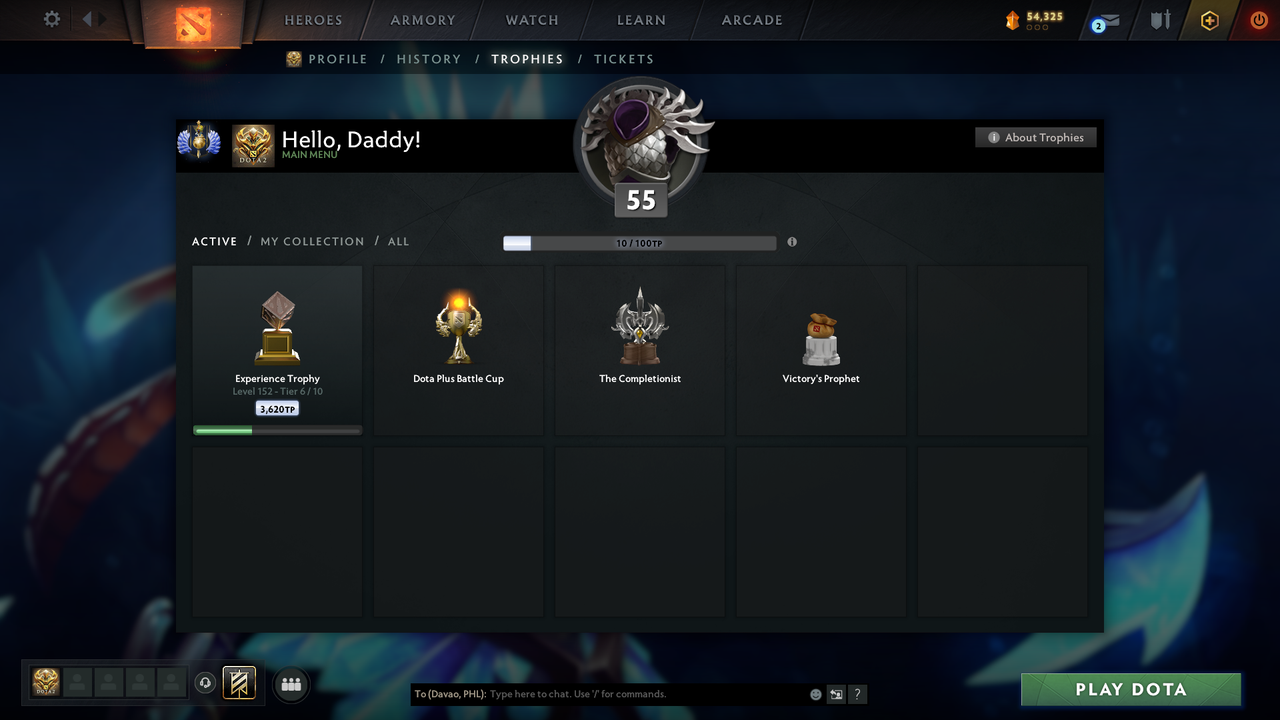The width and height of the screenshot is (1280, 720).
Task: Click the guild banner icon near party slots
Action: (239, 684)
